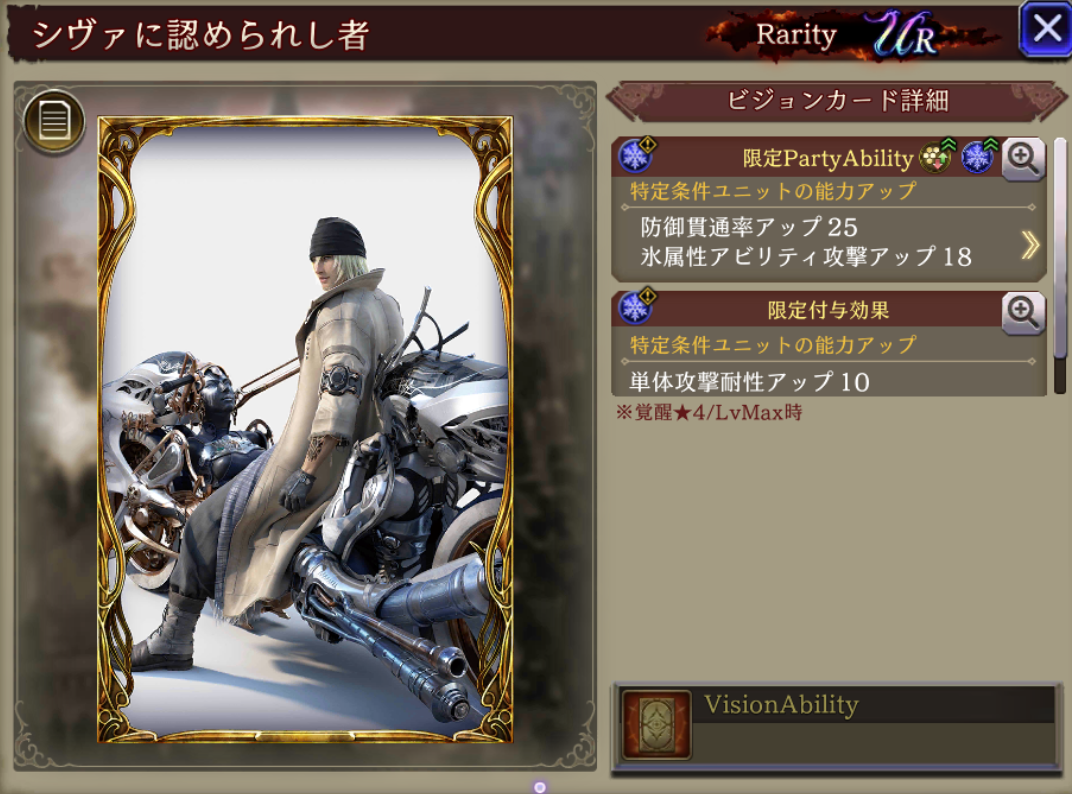Screen dimensions: 1072x794
Task: Magnify the 限定PartyAbility details
Action: (x=1022, y=159)
